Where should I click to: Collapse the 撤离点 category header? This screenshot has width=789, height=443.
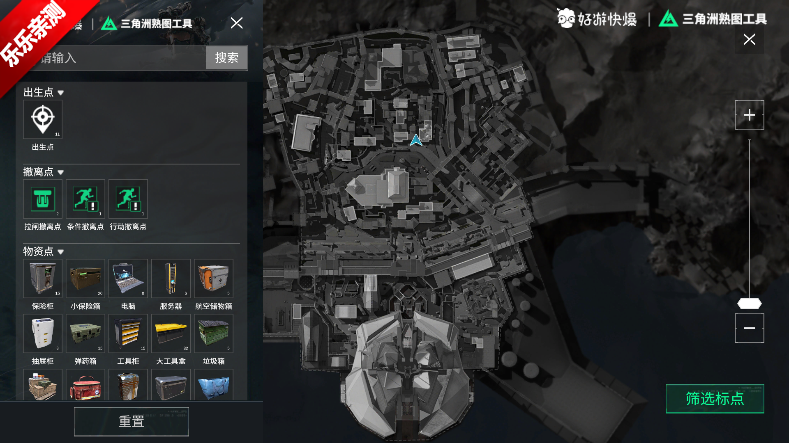[x=44, y=172]
